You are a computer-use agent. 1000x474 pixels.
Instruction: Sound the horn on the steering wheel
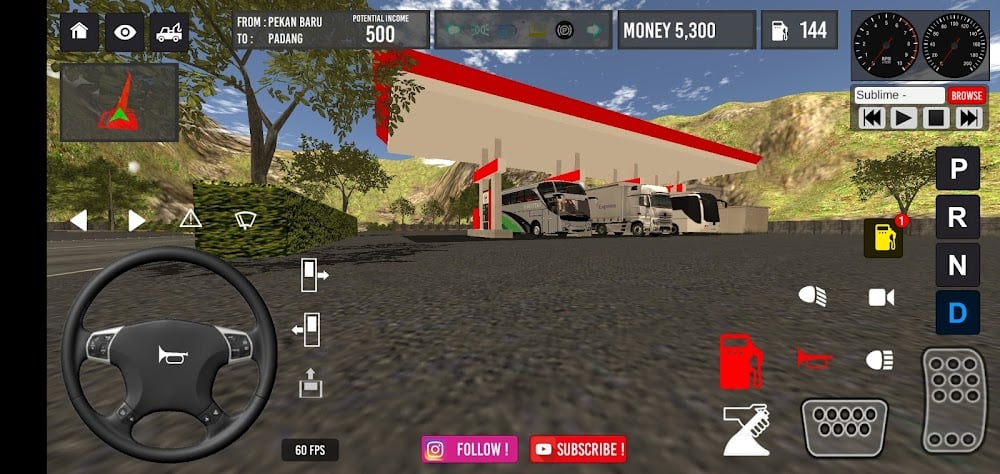170,354
